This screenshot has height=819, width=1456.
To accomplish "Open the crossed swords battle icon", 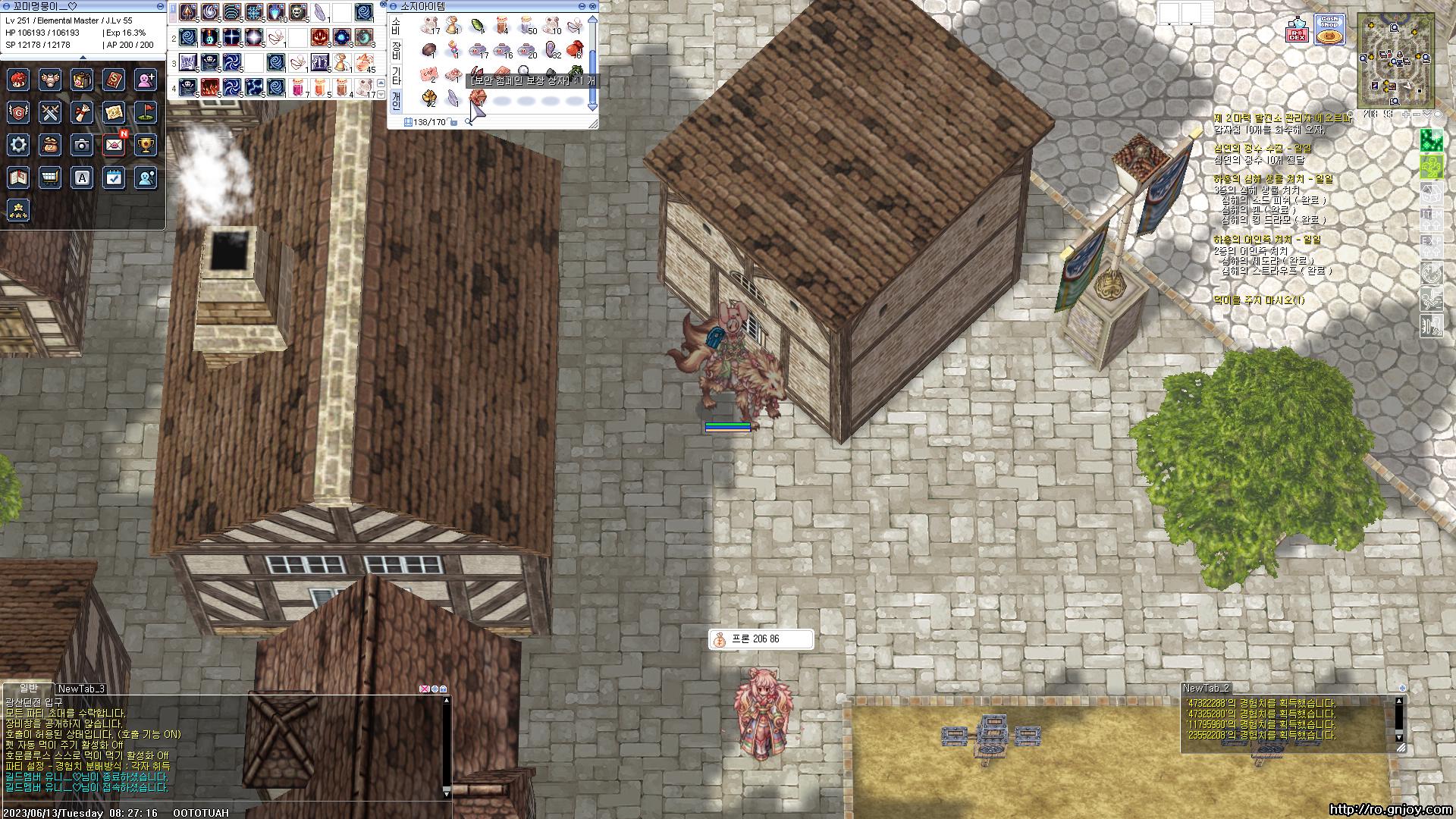I will click(x=50, y=112).
